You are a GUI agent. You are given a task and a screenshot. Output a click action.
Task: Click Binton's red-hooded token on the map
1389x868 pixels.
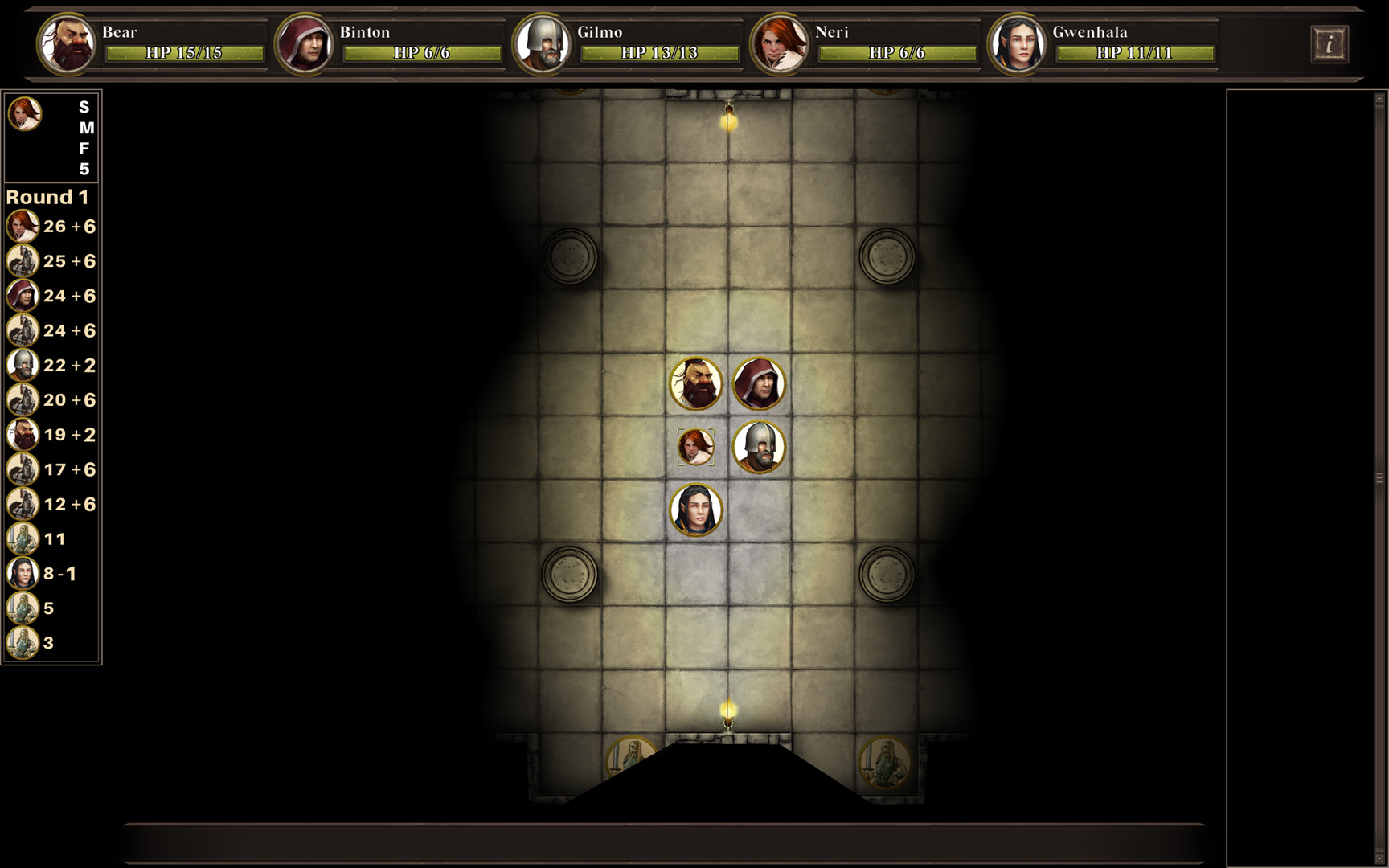(x=759, y=384)
